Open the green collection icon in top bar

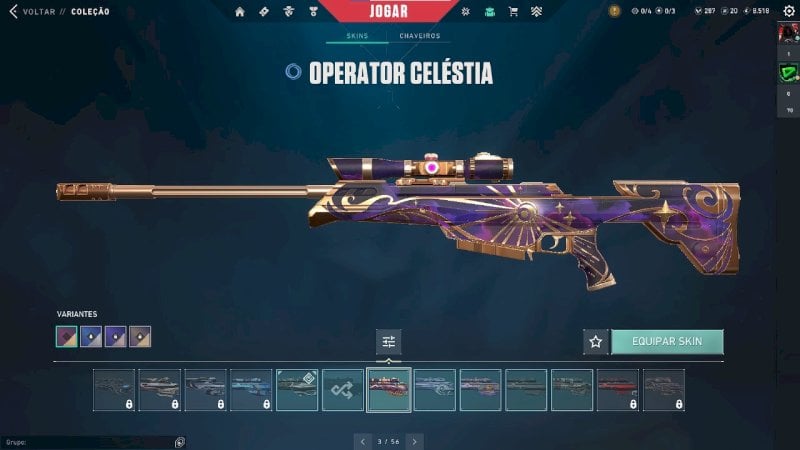click(x=489, y=12)
